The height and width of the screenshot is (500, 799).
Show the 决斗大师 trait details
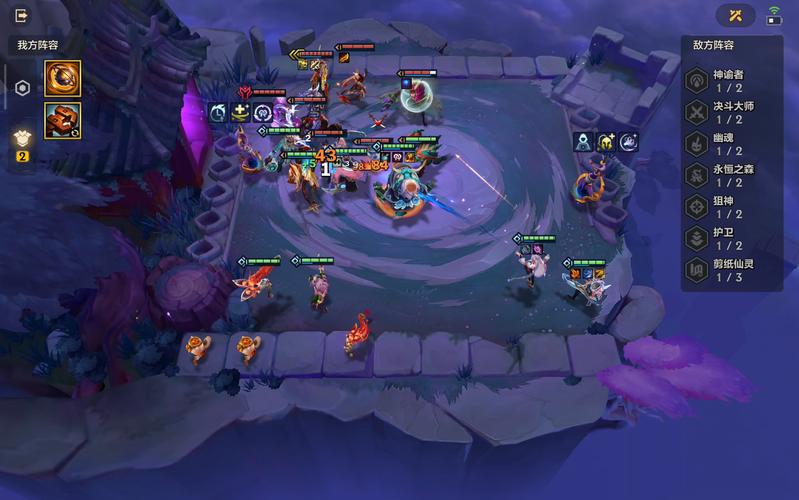coord(731,113)
